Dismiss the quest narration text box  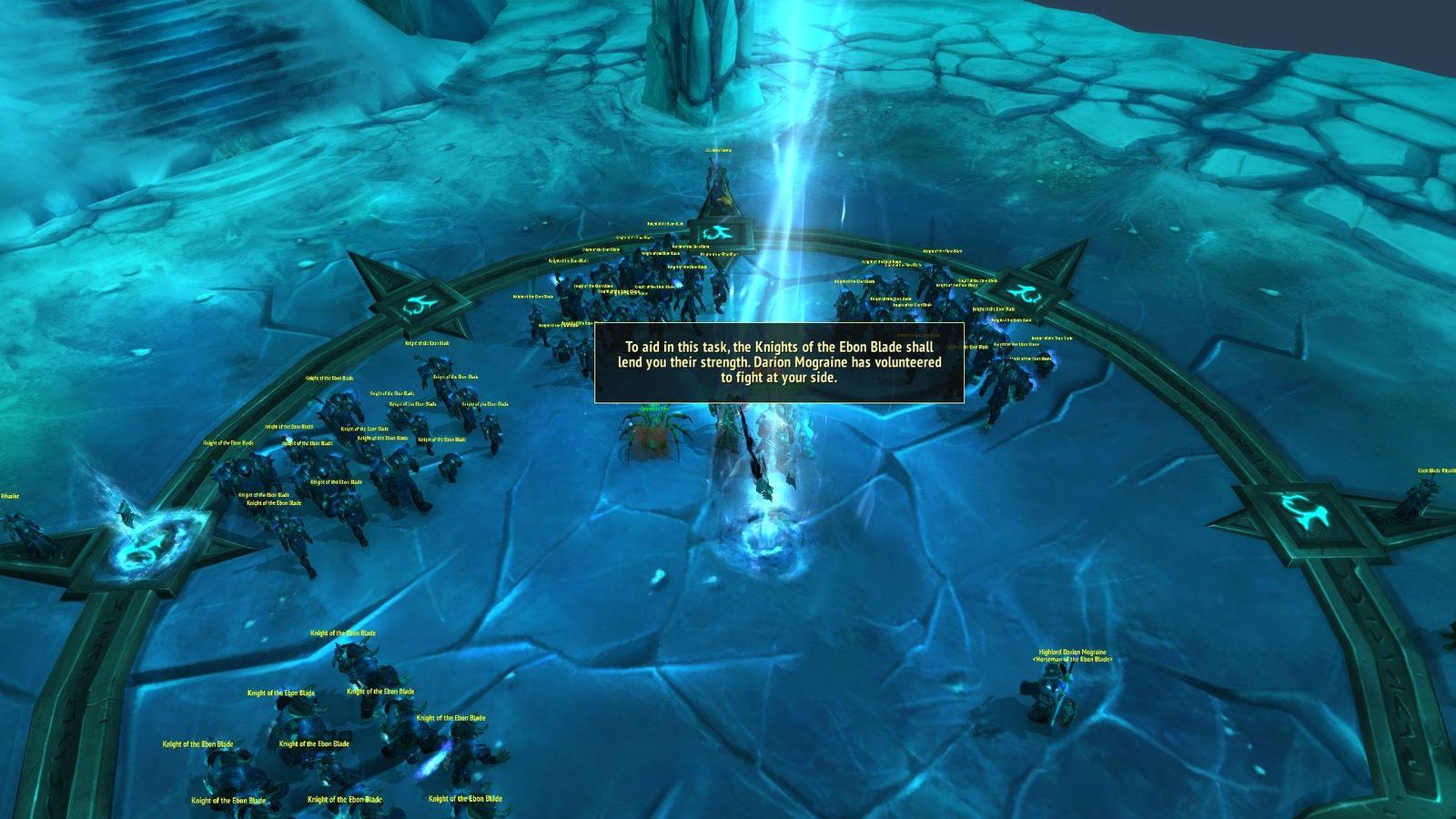click(x=779, y=362)
